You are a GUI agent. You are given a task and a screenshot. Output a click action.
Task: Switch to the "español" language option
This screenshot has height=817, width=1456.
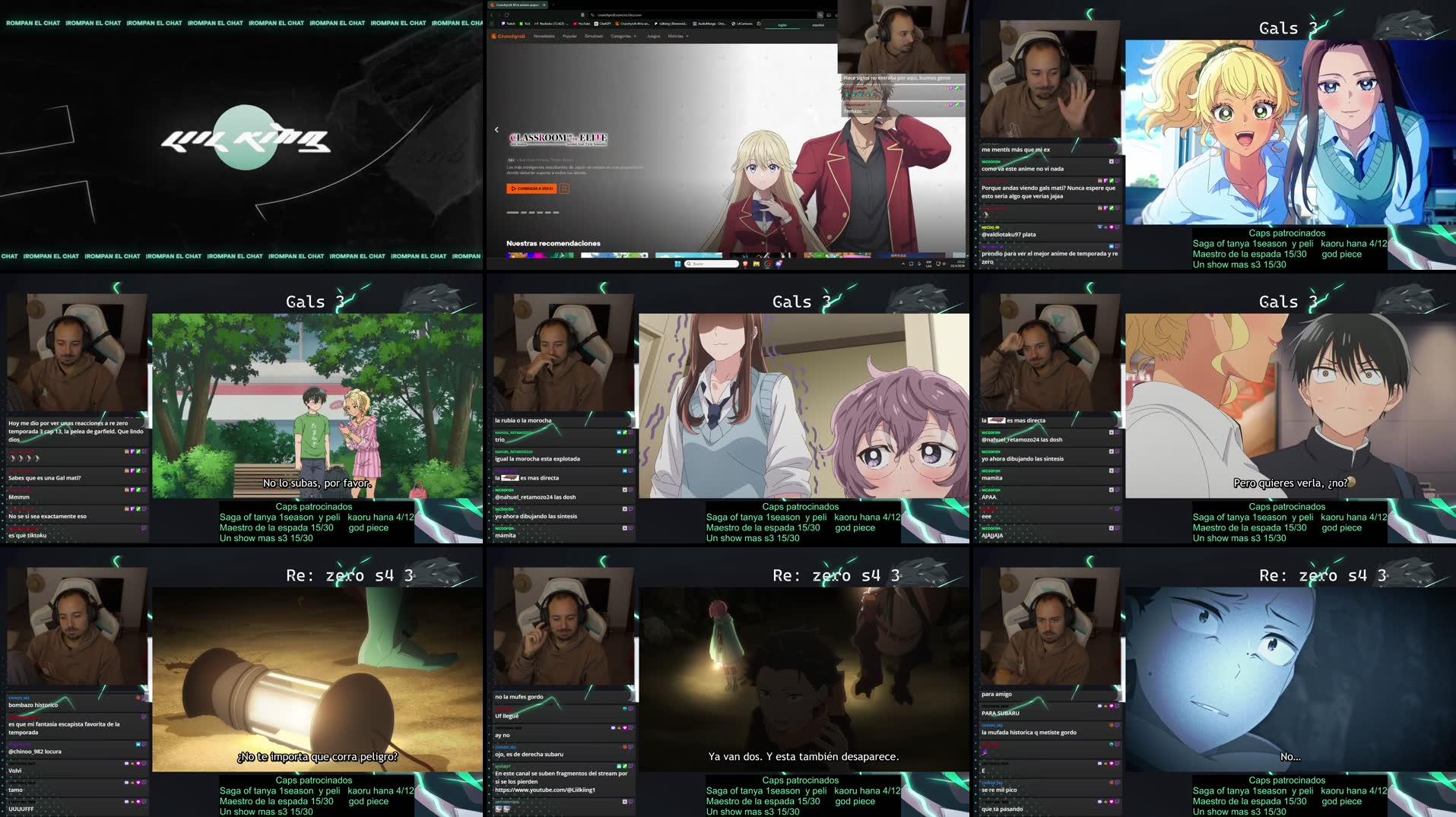(x=819, y=25)
